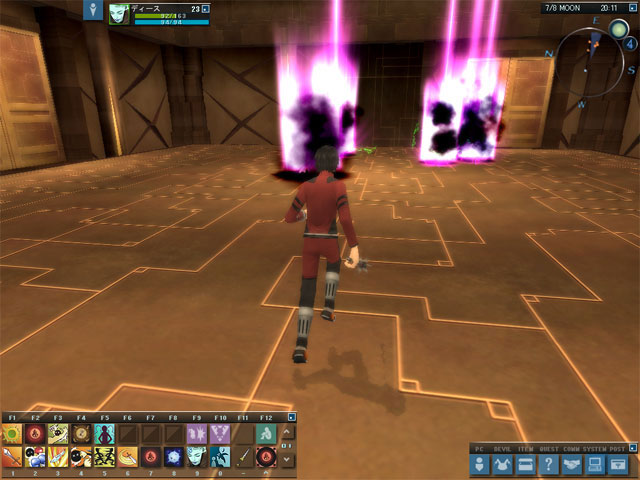
Task: Use the crouching figure skill under F12
Action: 265,434
